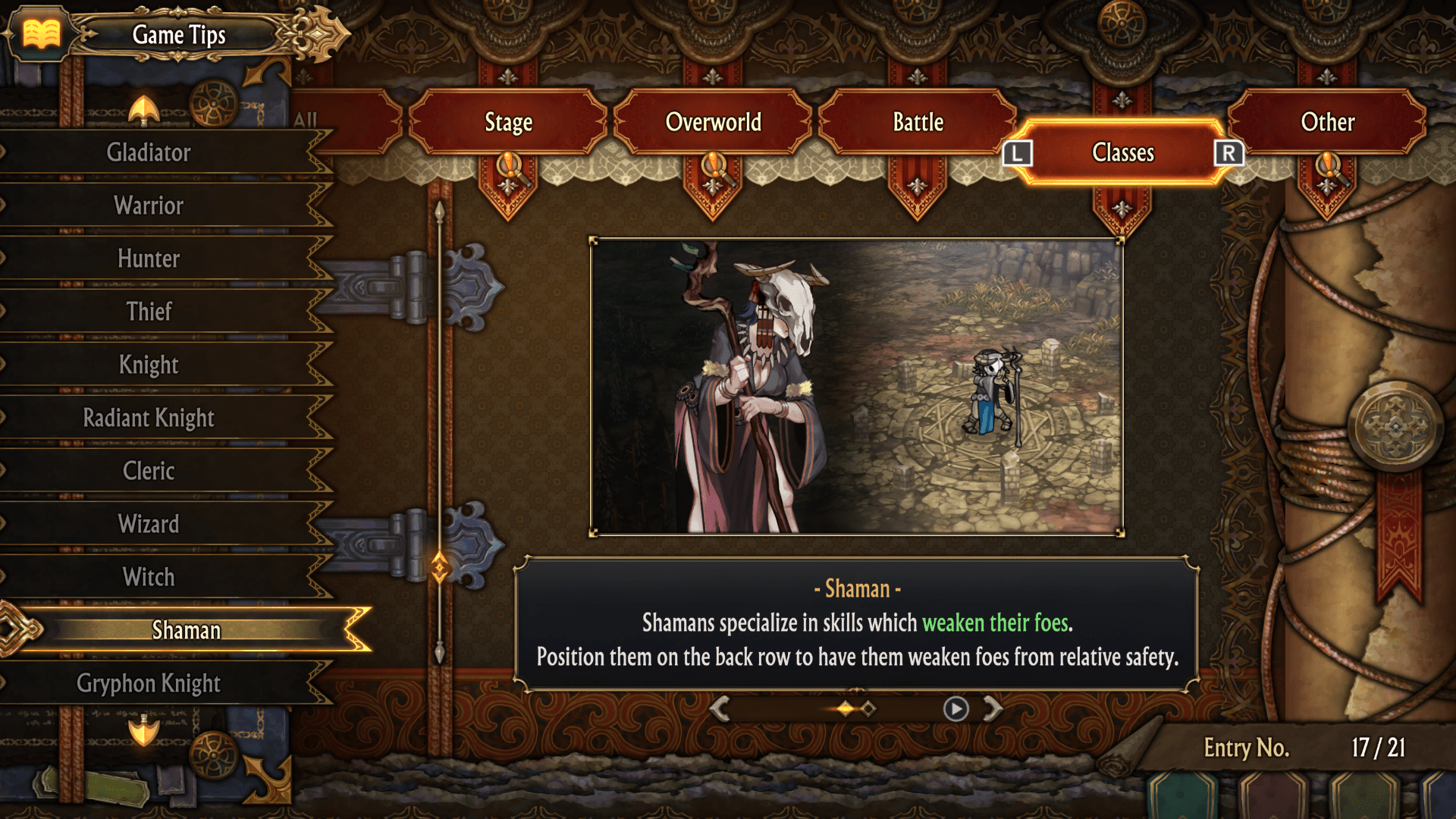The image size is (1456, 819).
Task: Advance to the next tip page arrow
Action: [x=993, y=709]
